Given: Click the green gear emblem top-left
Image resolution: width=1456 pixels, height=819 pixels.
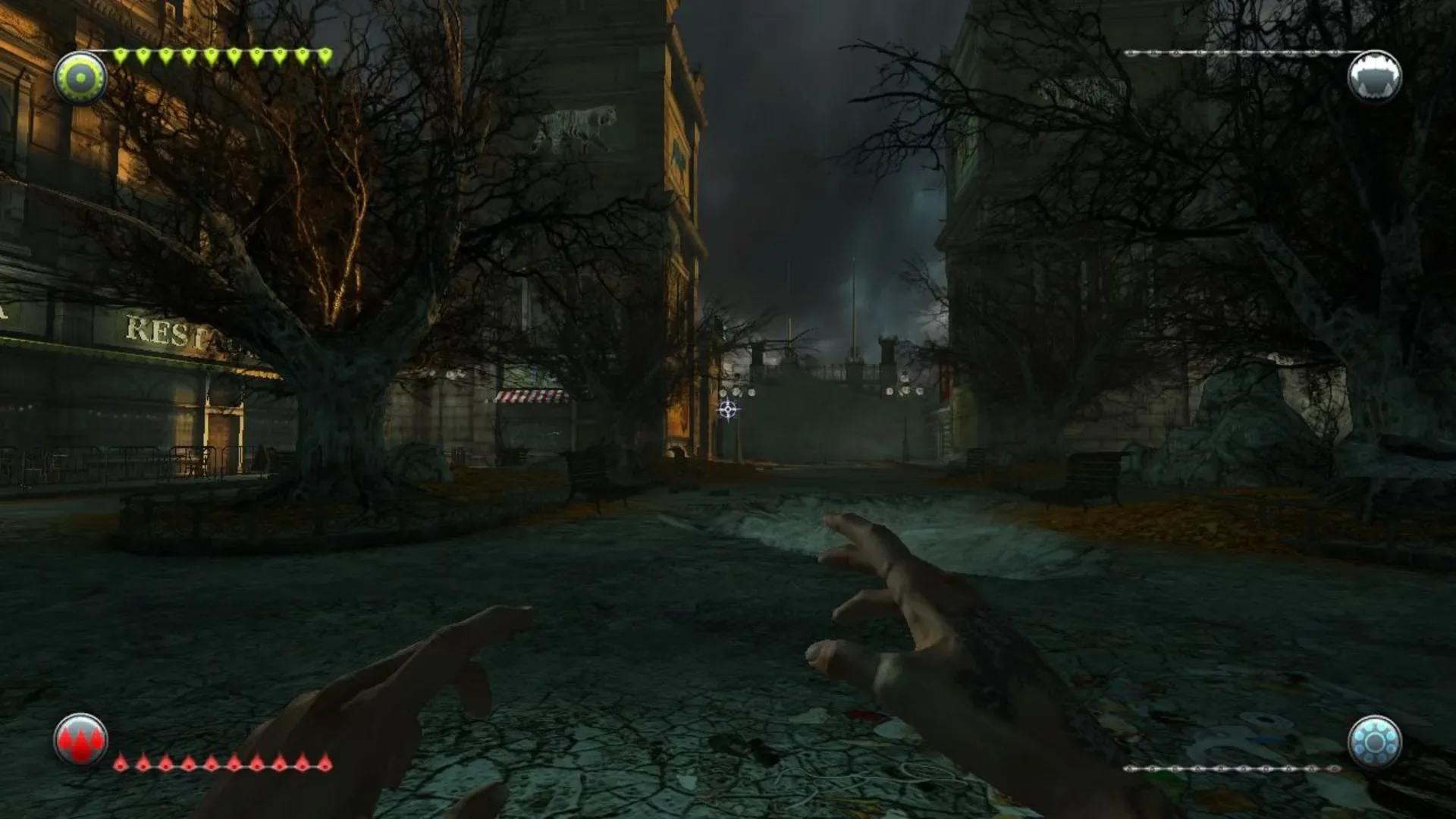Looking at the screenshot, I should click(x=80, y=76).
